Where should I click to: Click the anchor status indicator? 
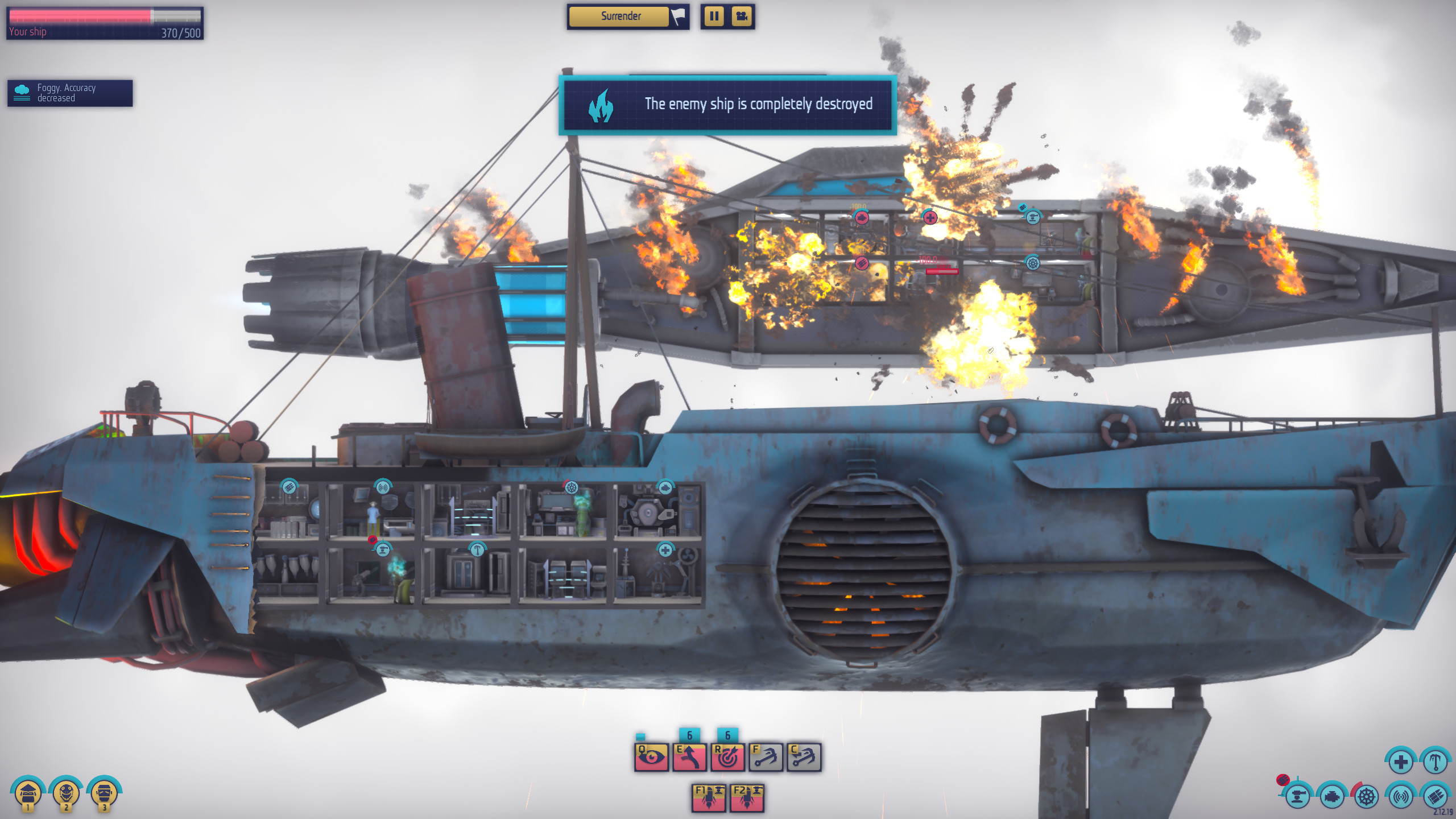[x=1436, y=761]
